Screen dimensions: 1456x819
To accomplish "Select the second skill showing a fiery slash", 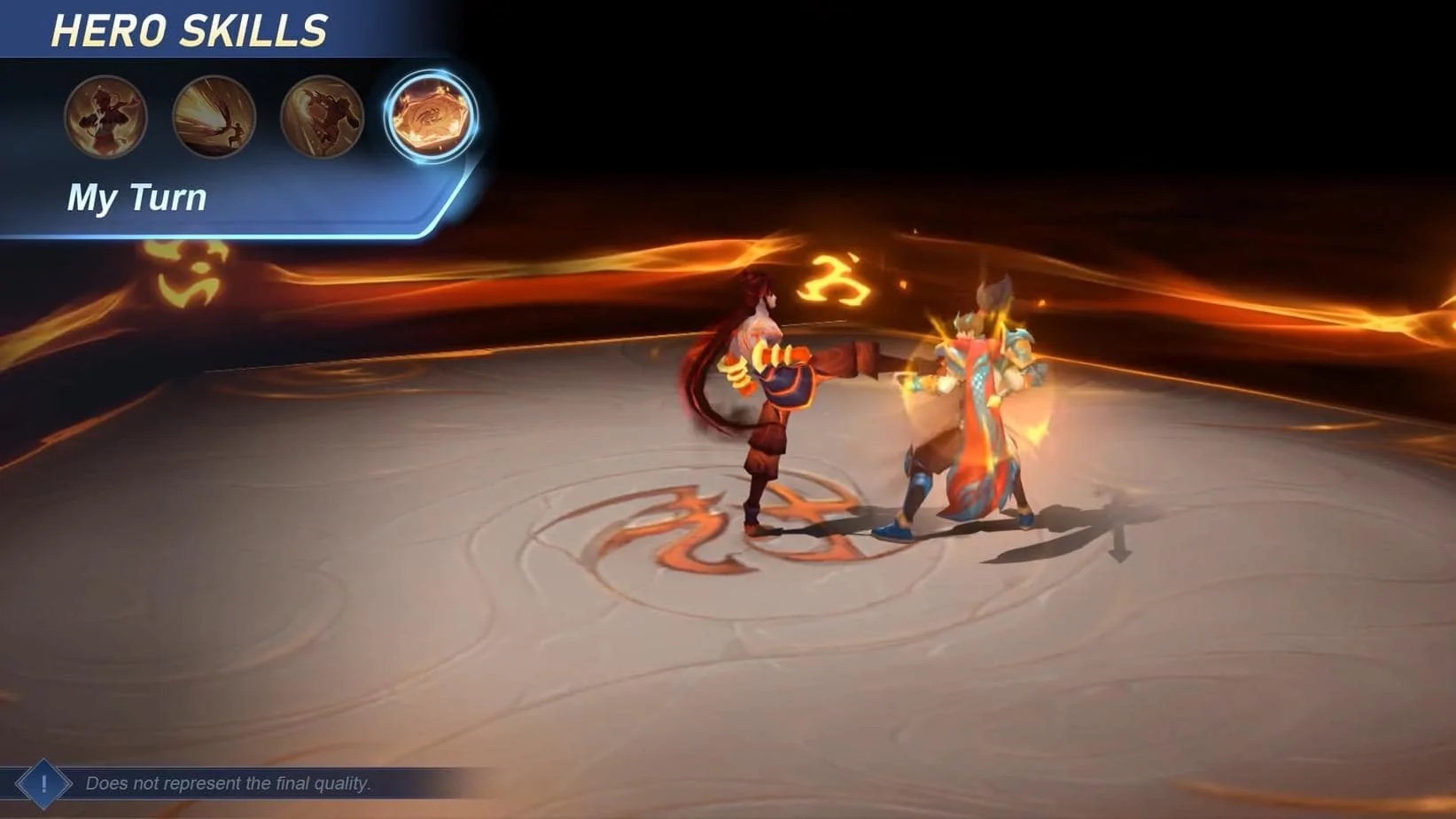I will [214, 118].
